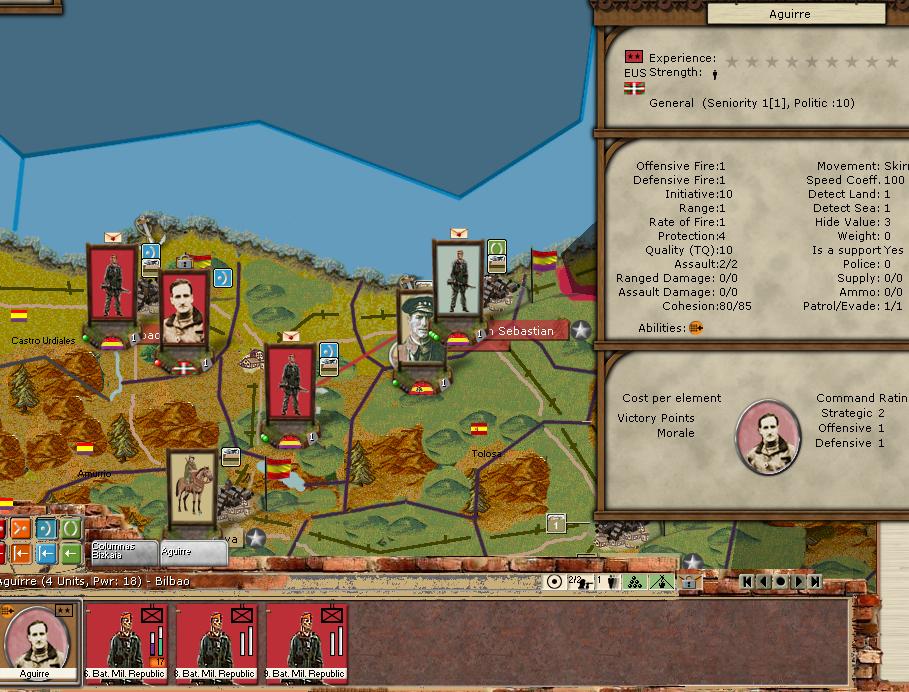The image size is (909, 692).
Task: Click the padlock lock-stack icon
Action: 688,582
